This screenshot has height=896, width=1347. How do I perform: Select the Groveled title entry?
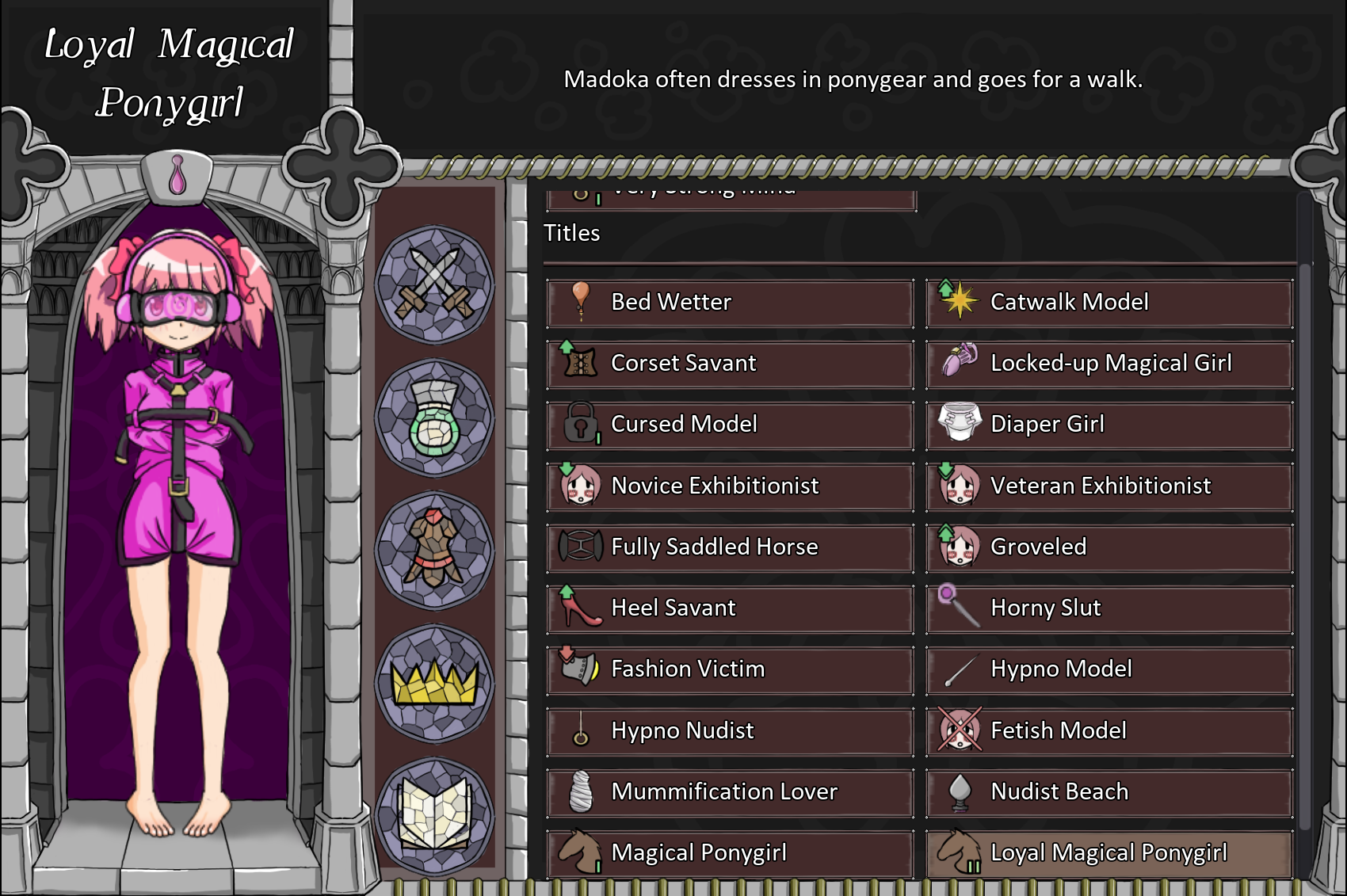1109,547
